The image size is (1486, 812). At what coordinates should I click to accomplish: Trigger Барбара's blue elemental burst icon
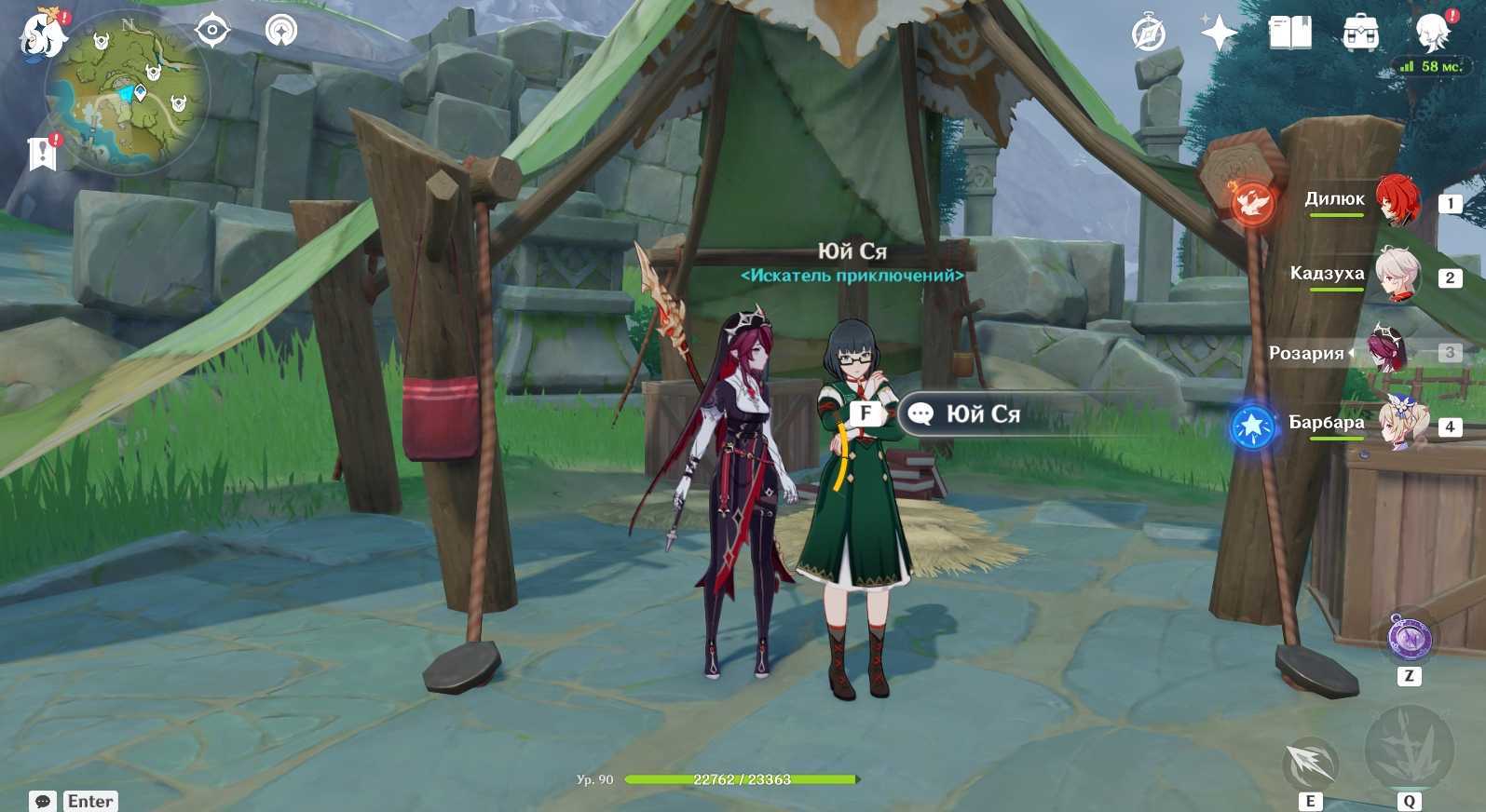click(x=1253, y=426)
